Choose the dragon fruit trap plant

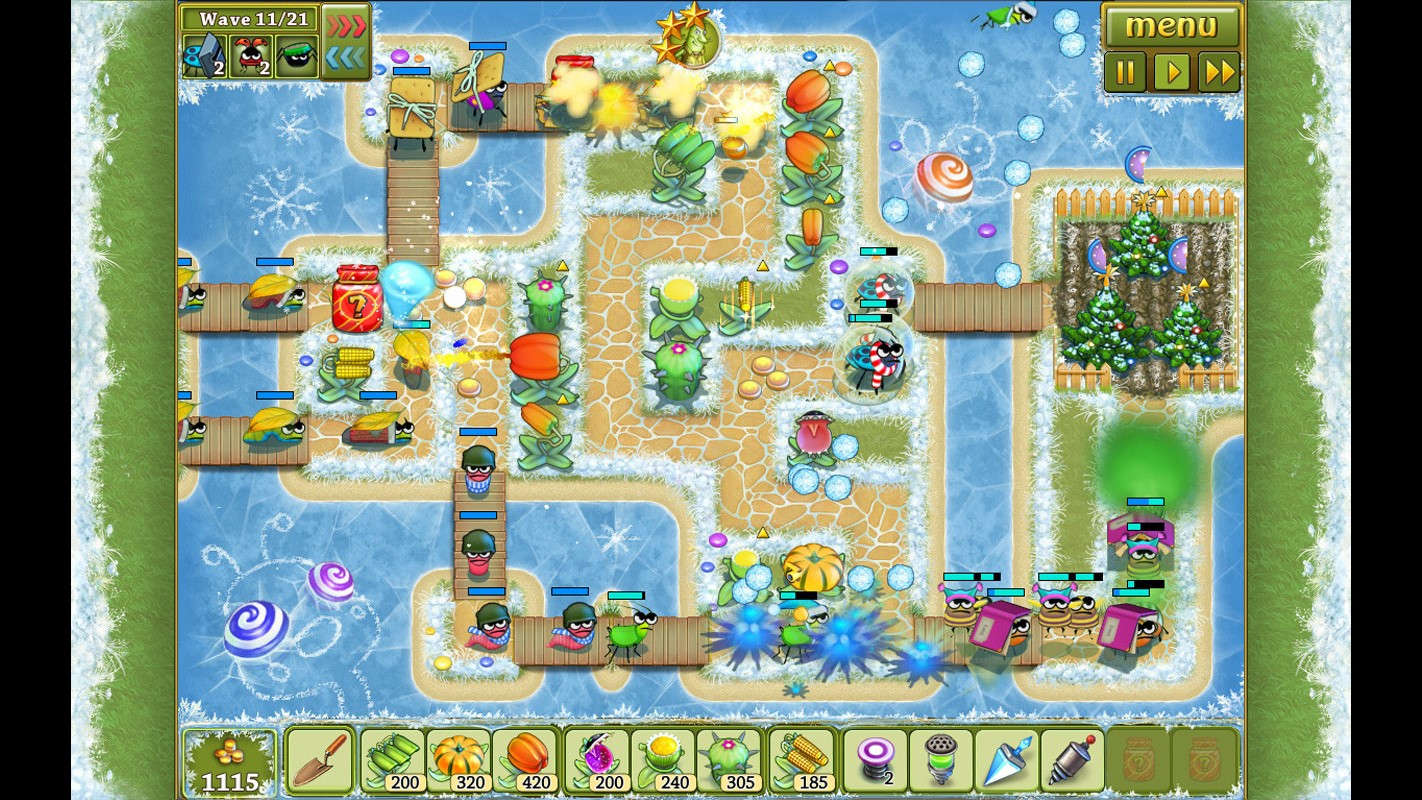tap(599, 760)
